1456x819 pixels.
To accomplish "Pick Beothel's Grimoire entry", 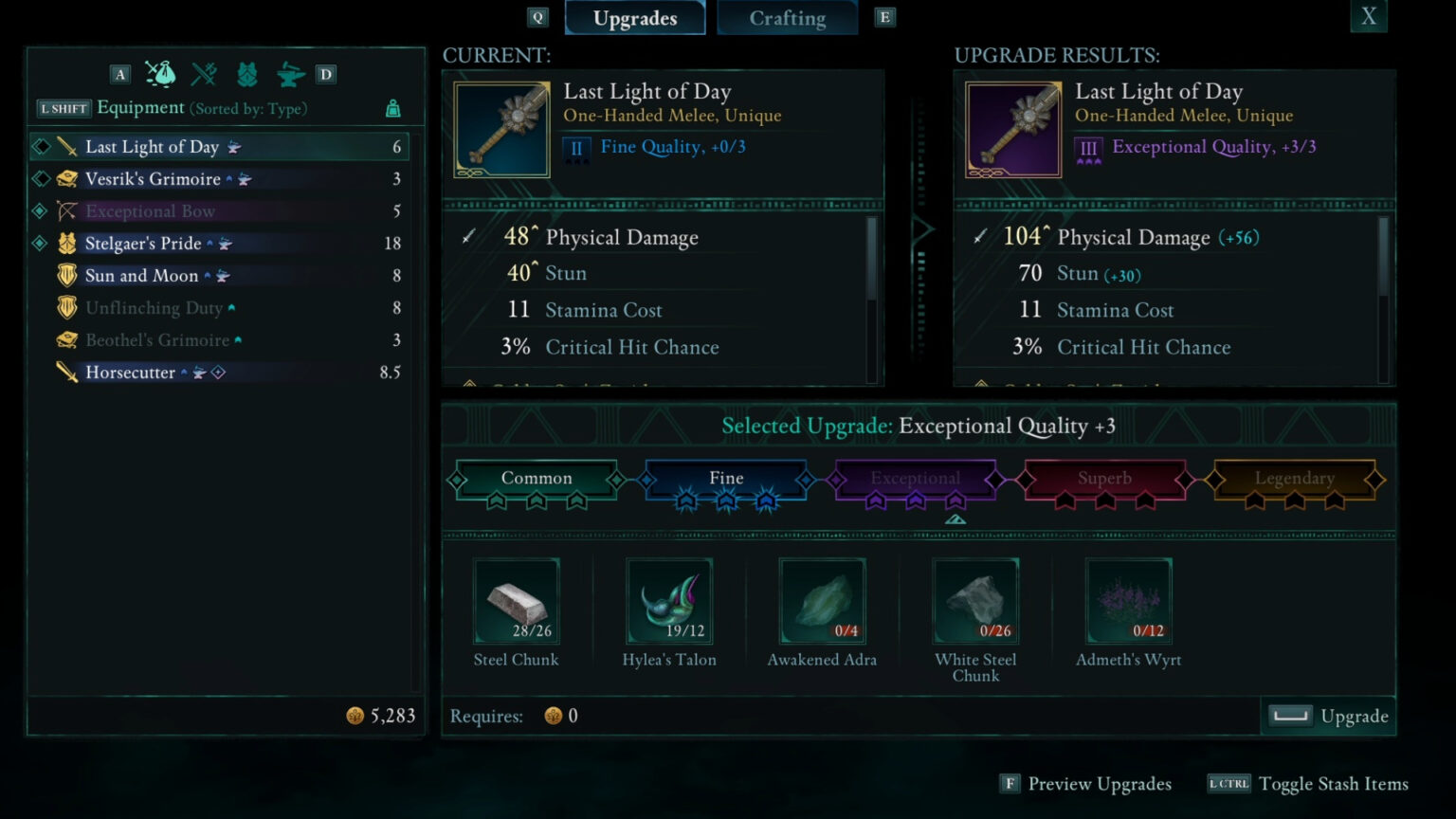I will pos(157,340).
